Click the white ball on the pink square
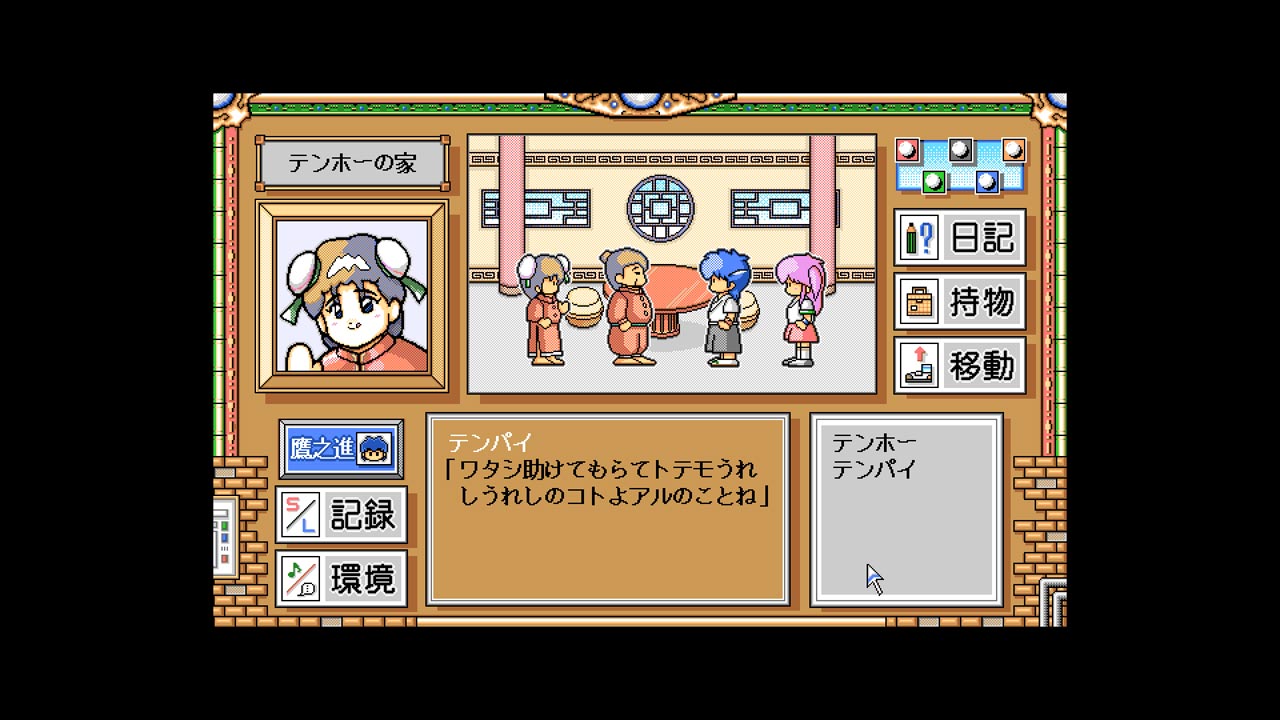Image resolution: width=1280 pixels, height=720 pixels. (906, 150)
